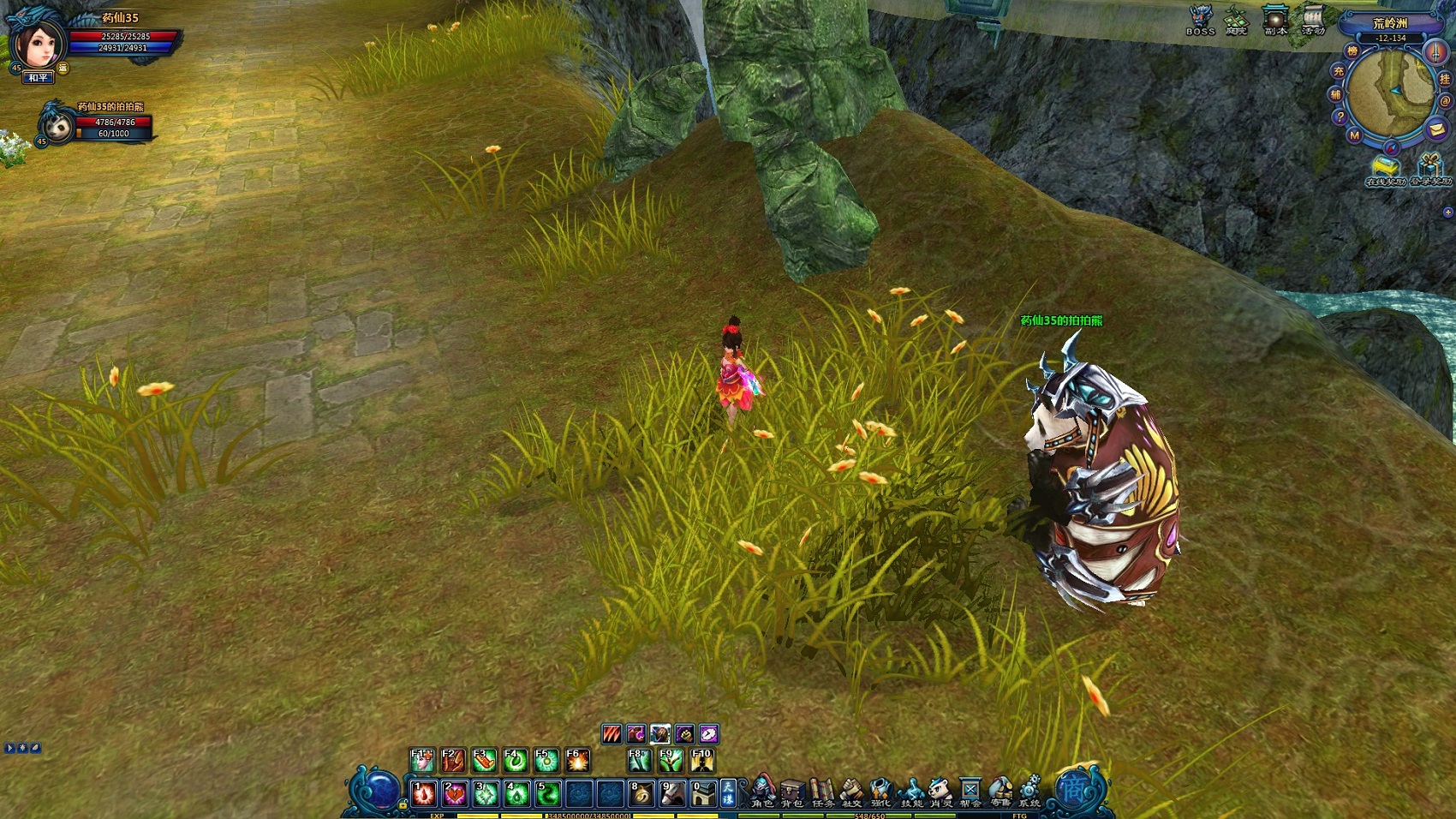Image resolution: width=1456 pixels, height=819 pixels.
Task: Toggle the 和平 peace mode button
Action: pos(39,78)
